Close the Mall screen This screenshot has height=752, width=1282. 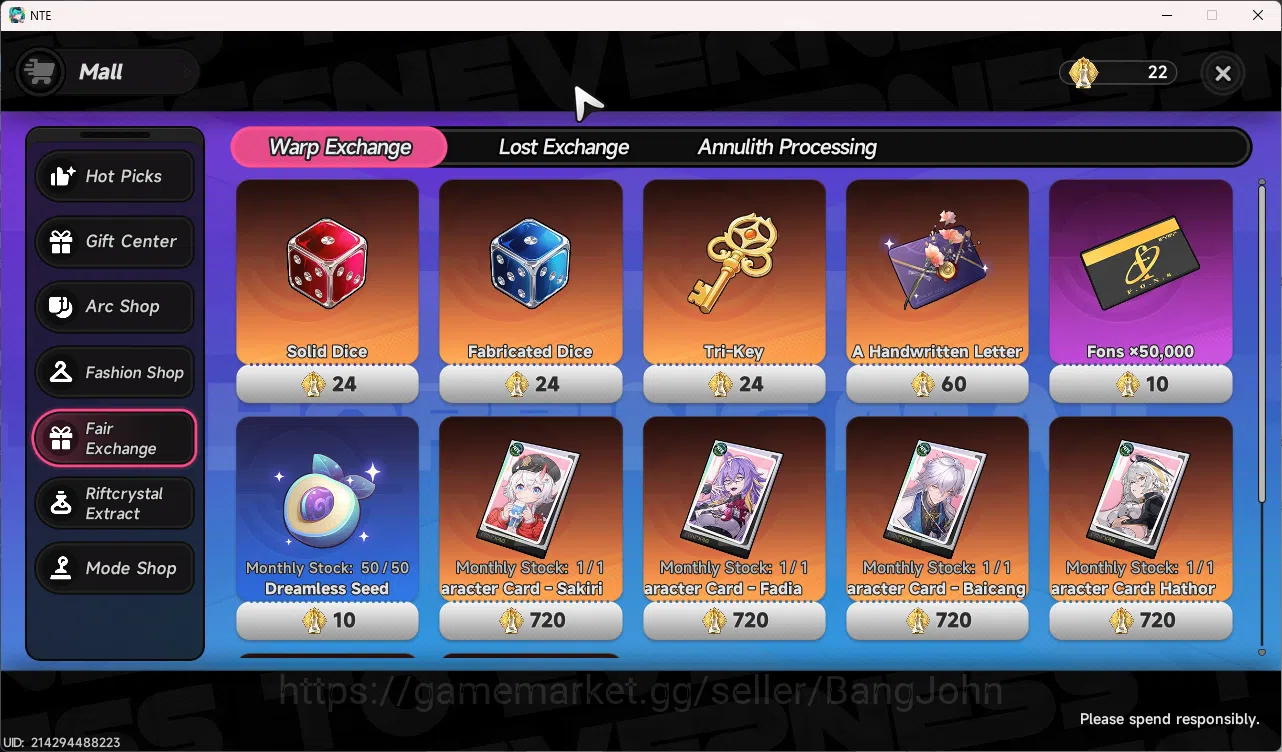pyautogui.click(x=1222, y=73)
